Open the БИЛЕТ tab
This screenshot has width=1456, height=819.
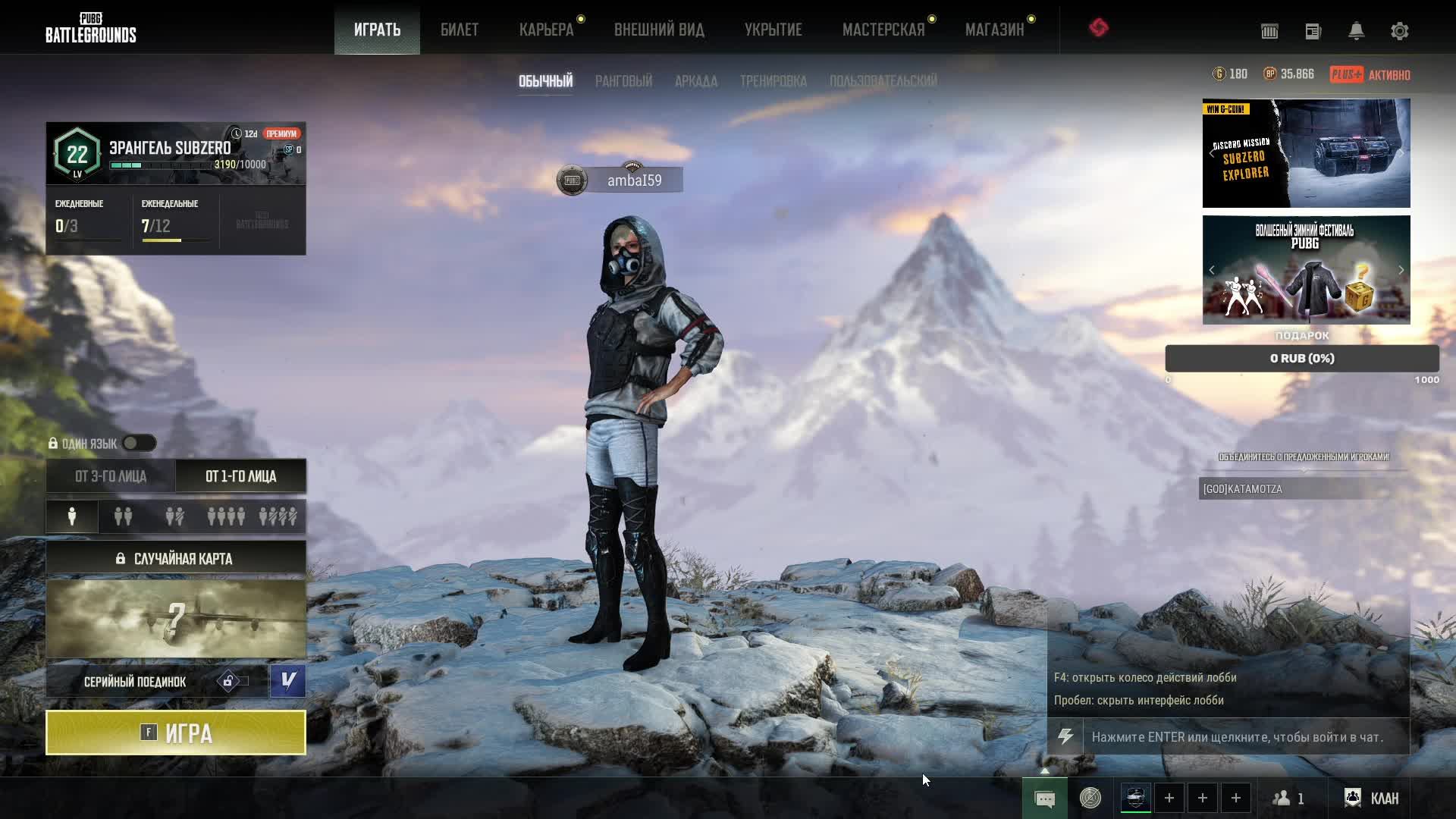tap(460, 30)
